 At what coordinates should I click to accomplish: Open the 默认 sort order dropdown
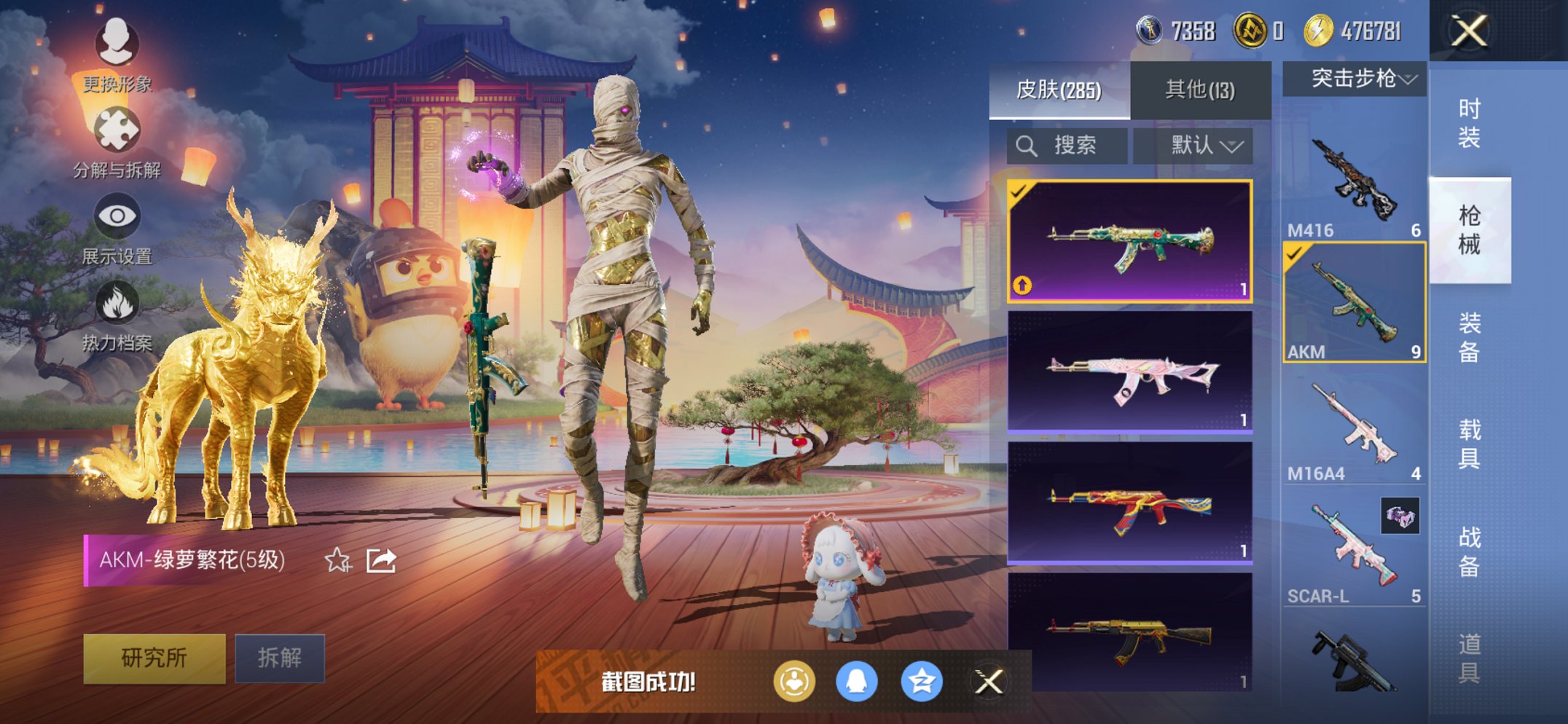click(1195, 145)
